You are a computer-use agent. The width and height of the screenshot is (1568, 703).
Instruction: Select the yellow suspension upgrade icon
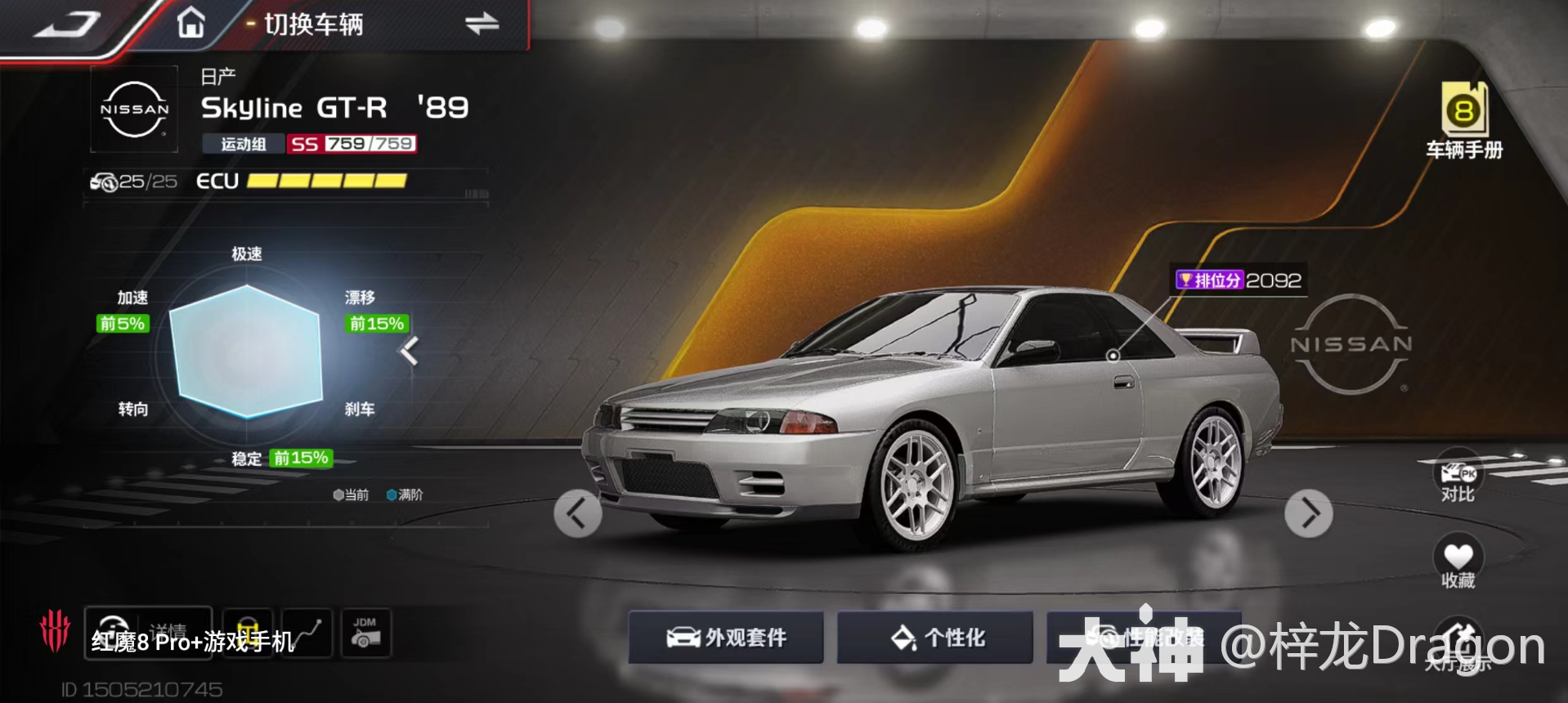[x=250, y=634]
